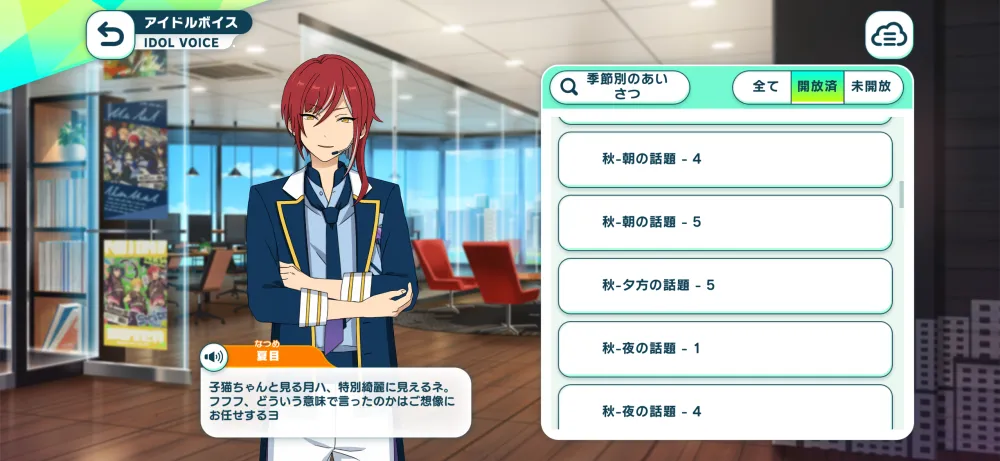Image resolution: width=1000 pixels, height=461 pixels.
Task: Open the 季節別のあいさつ category search selector
Action: click(x=620, y=87)
